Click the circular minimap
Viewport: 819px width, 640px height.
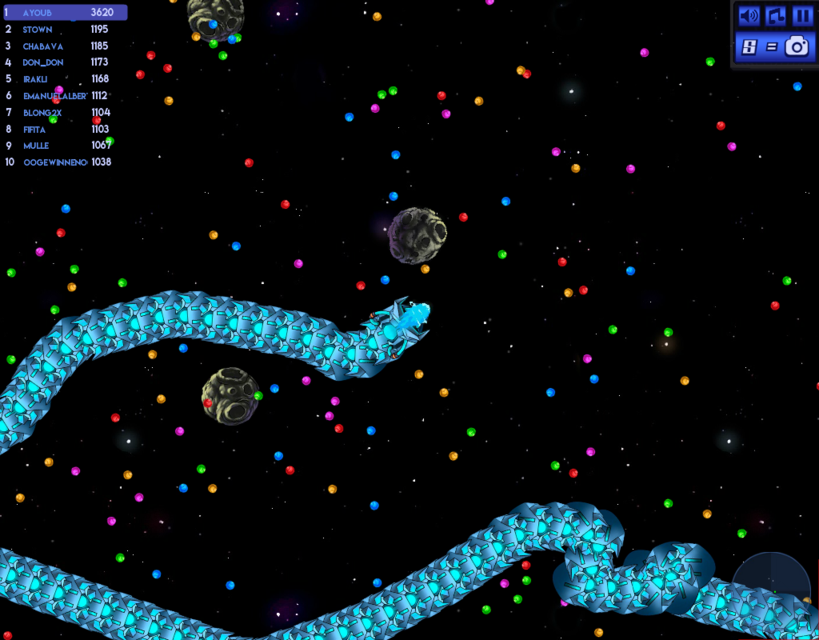771,588
